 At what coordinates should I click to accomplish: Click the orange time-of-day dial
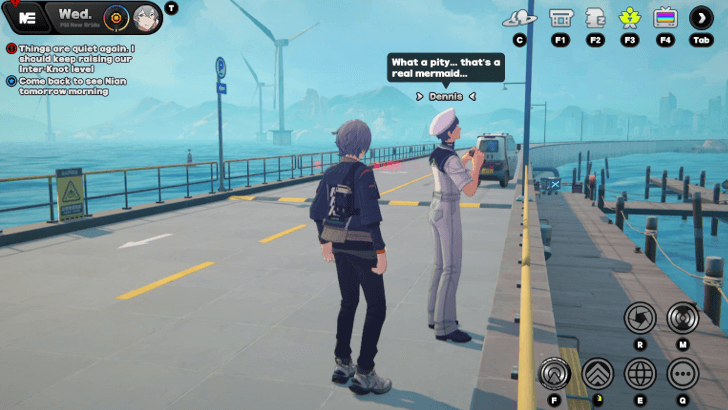click(x=116, y=17)
